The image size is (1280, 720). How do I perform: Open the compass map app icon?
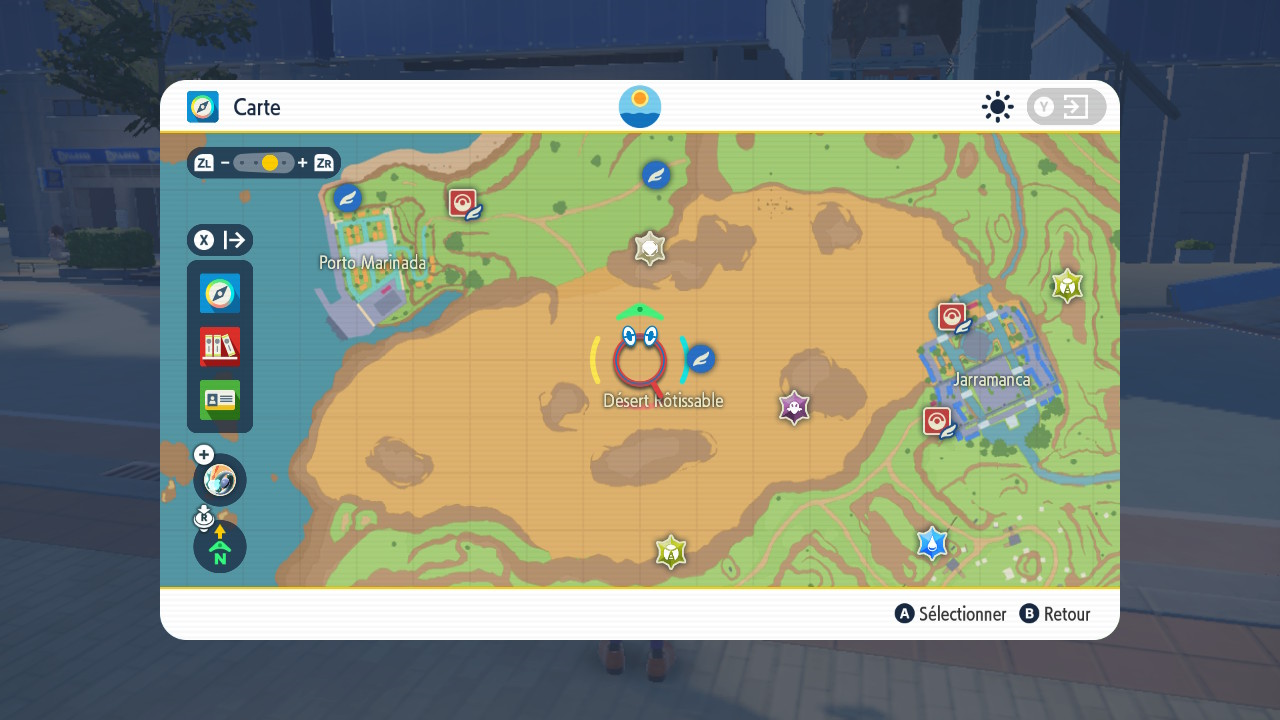[x=220, y=294]
